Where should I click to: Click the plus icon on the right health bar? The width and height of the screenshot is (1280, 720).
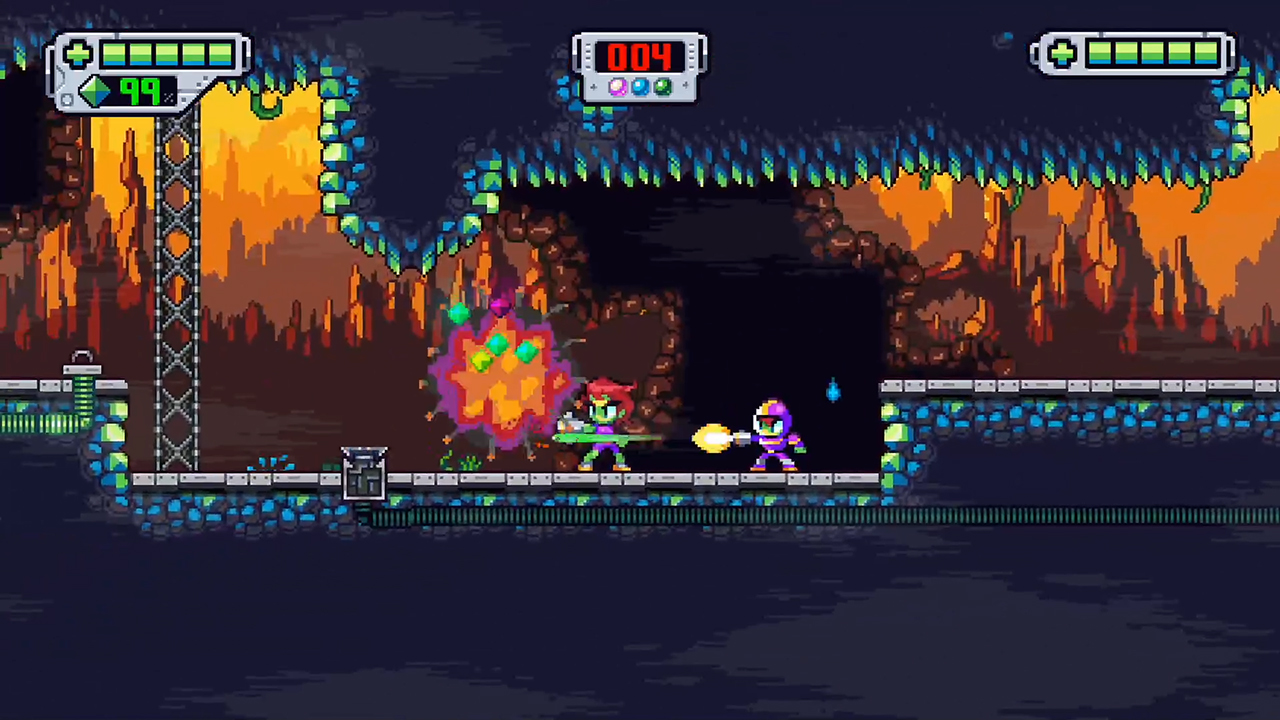(x=1060, y=55)
